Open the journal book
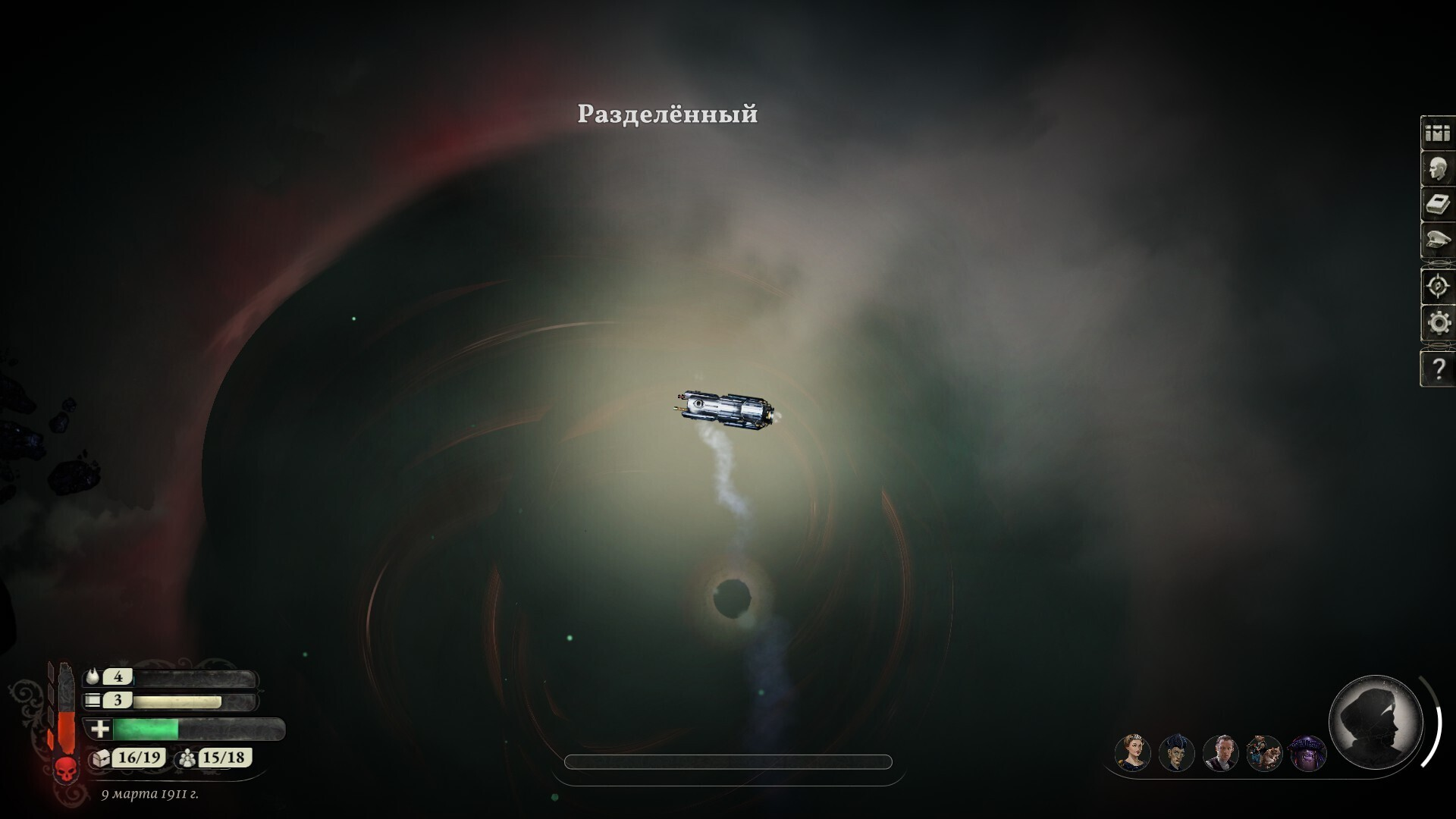The height and width of the screenshot is (819, 1456). 1438,205
